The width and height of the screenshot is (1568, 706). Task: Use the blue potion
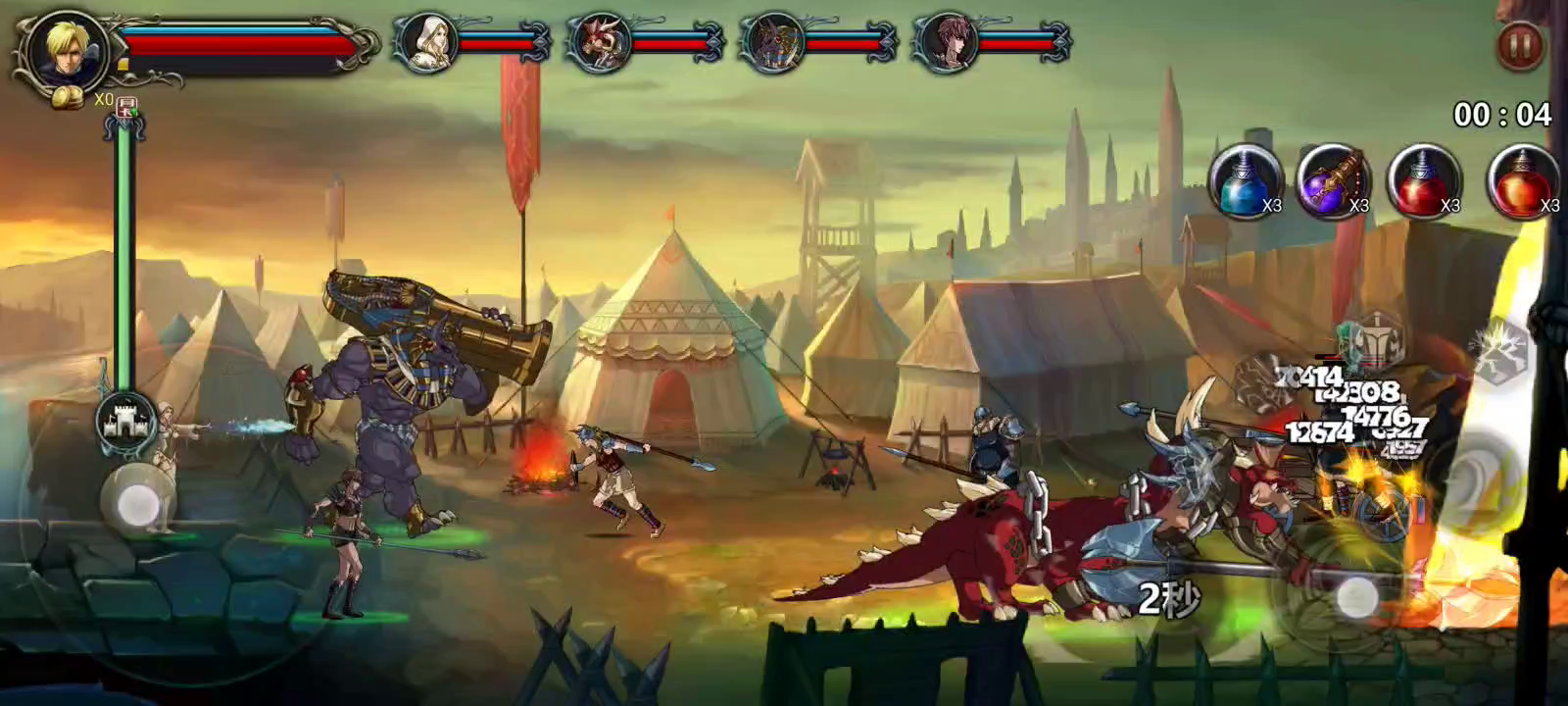[x=1245, y=181]
